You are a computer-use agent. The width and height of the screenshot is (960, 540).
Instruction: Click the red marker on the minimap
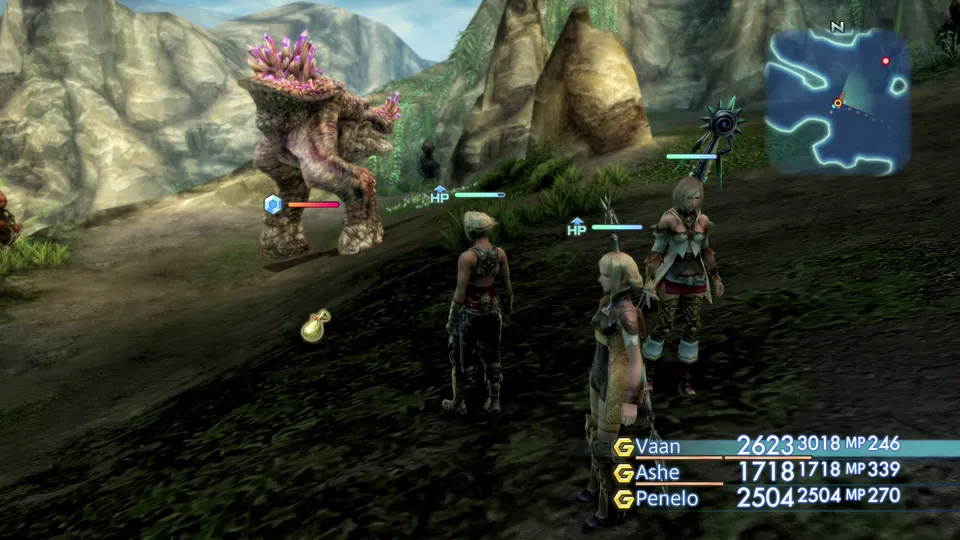click(885, 61)
